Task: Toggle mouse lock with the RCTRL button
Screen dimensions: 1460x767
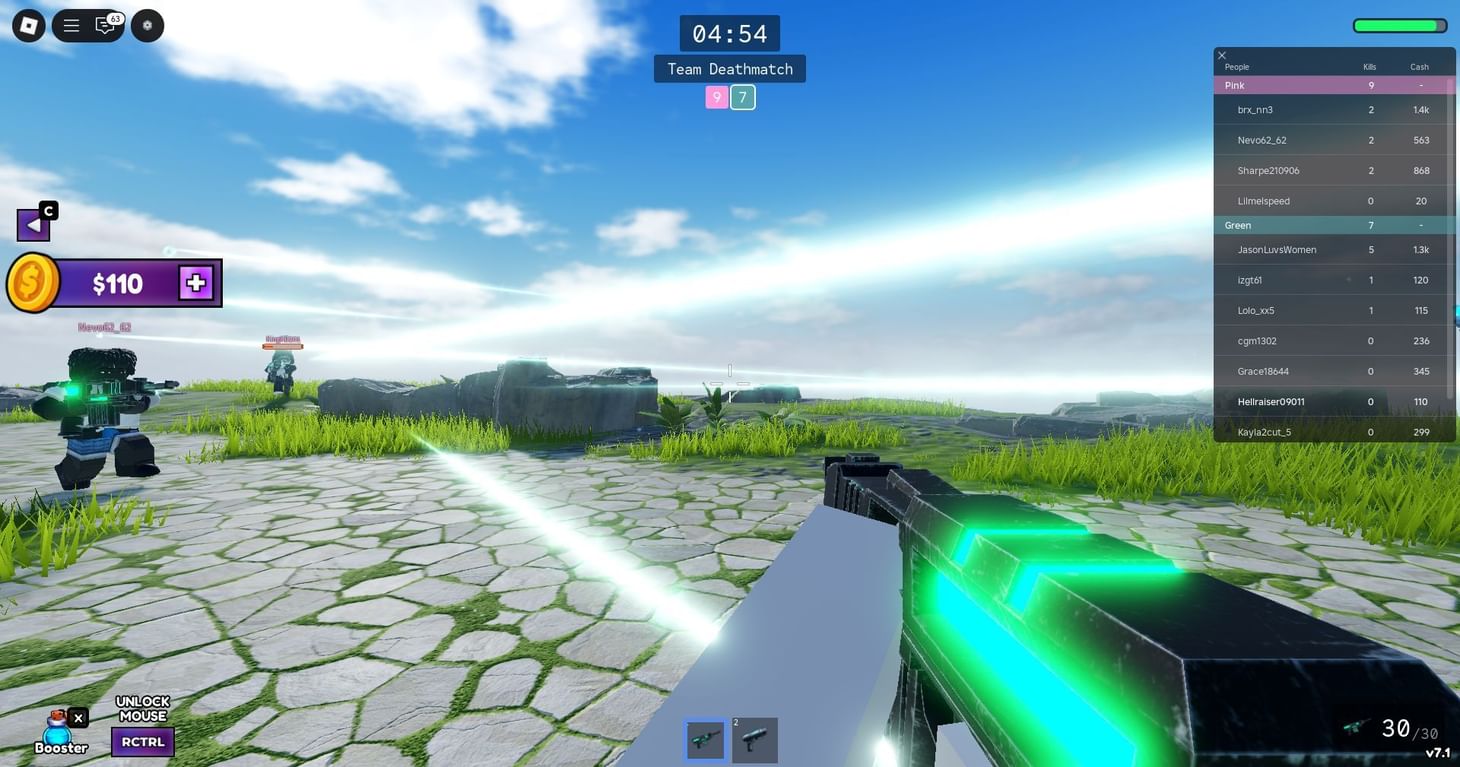Action: [142, 741]
